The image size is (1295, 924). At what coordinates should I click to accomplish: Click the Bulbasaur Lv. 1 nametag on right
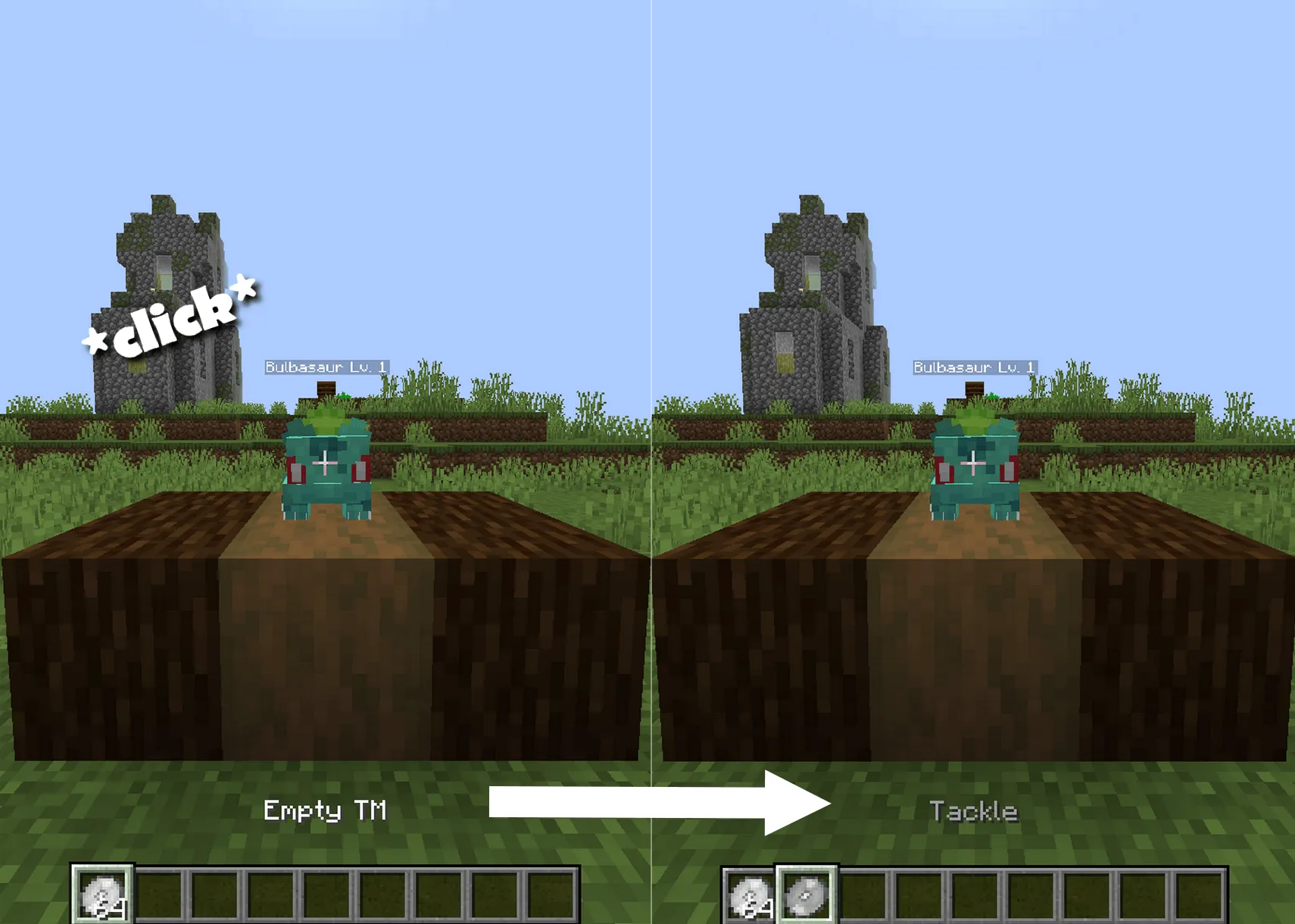click(x=975, y=367)
